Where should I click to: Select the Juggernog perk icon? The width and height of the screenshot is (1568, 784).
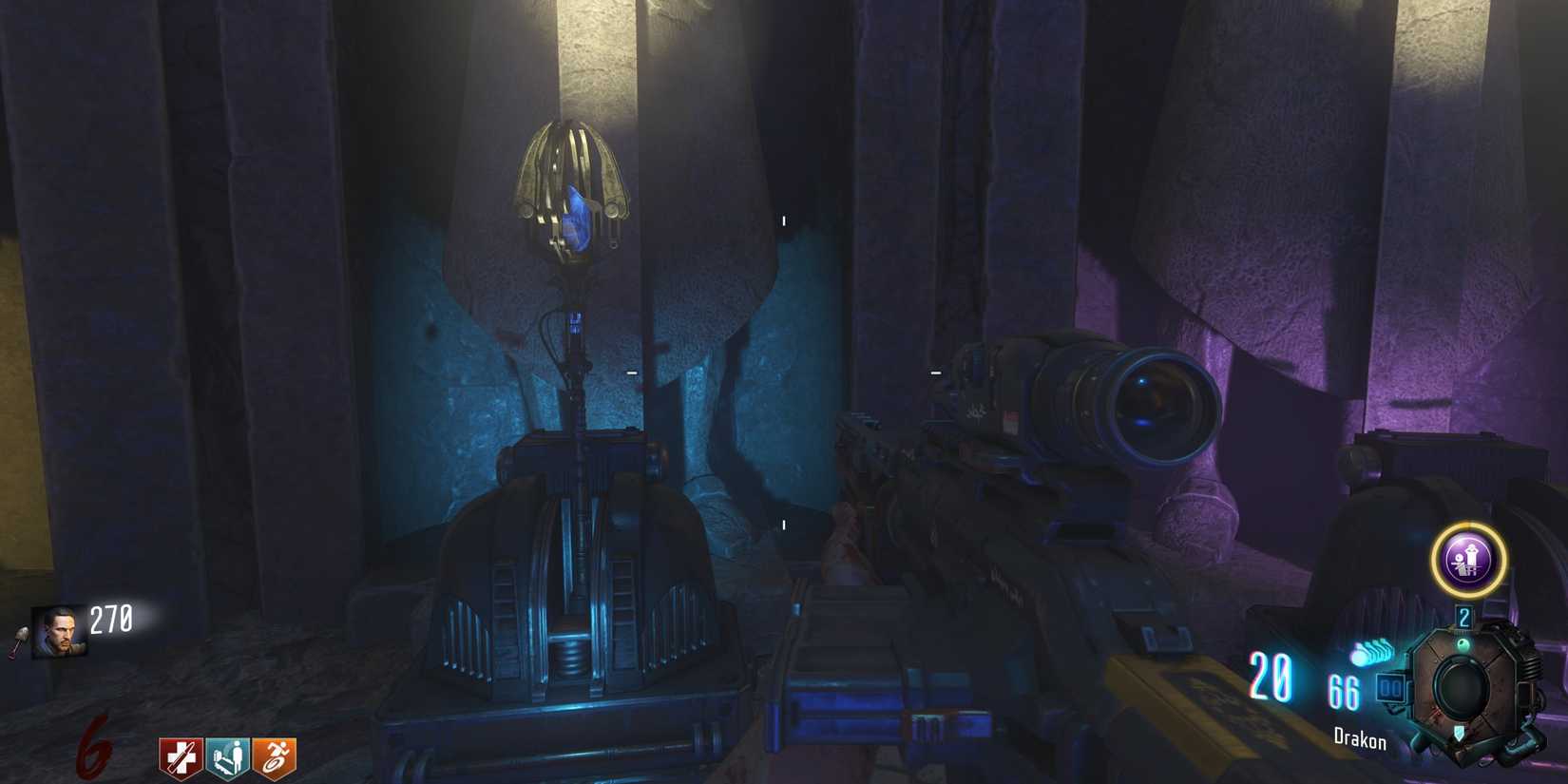(179, 756)
